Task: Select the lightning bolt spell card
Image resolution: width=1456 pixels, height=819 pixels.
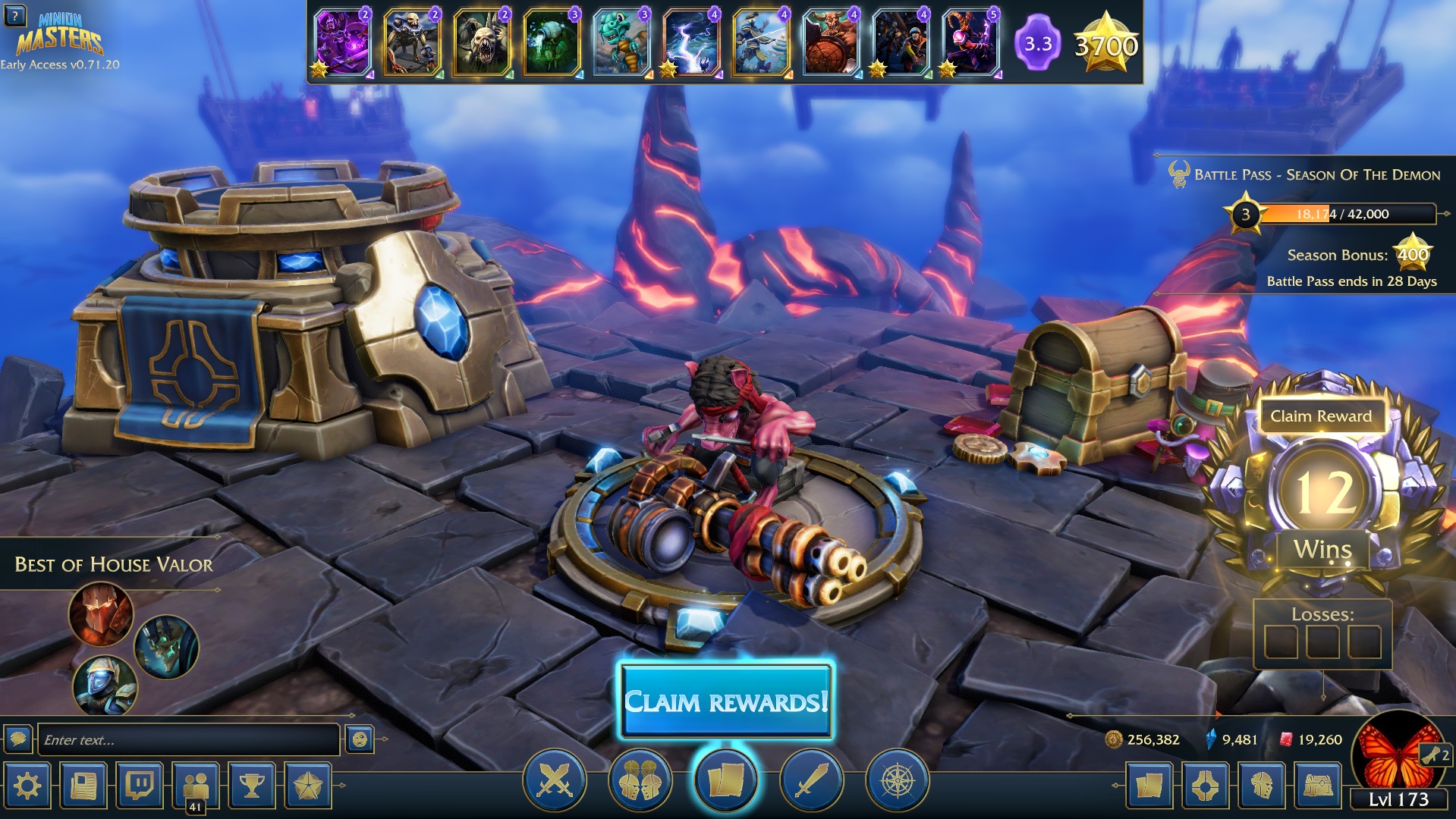Action: [x=690, y=42]
